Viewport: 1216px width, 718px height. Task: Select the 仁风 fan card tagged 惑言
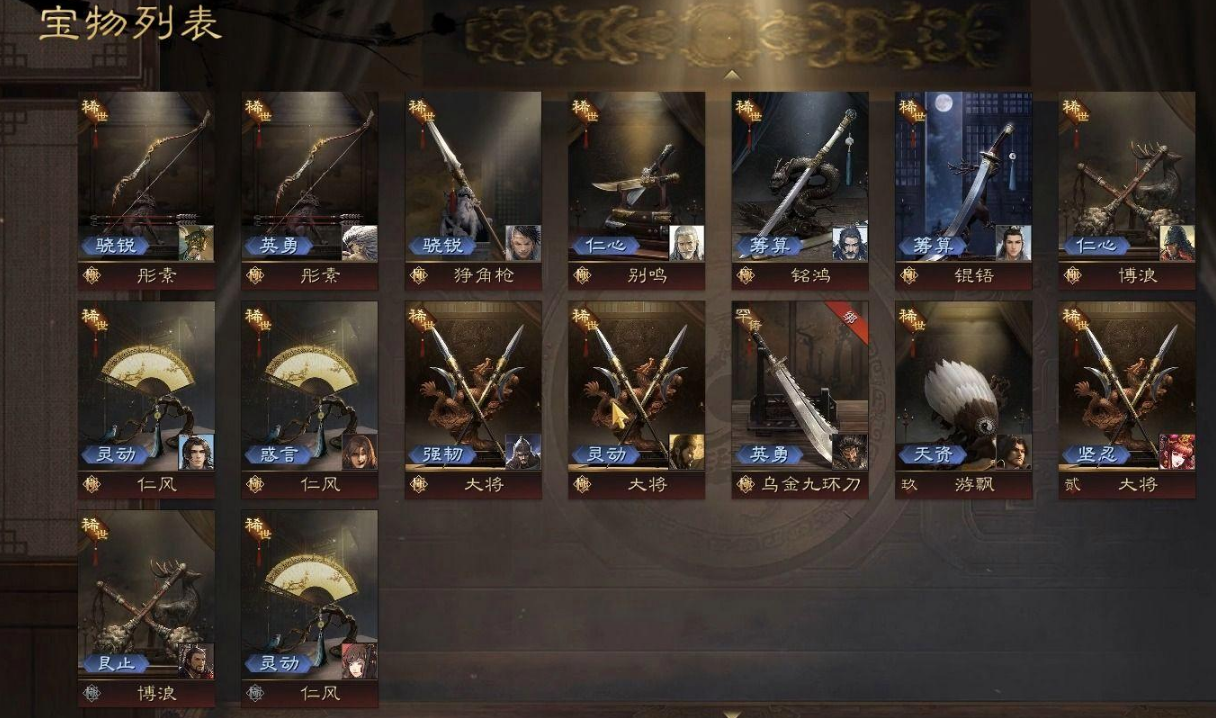[x=309, y=390]
